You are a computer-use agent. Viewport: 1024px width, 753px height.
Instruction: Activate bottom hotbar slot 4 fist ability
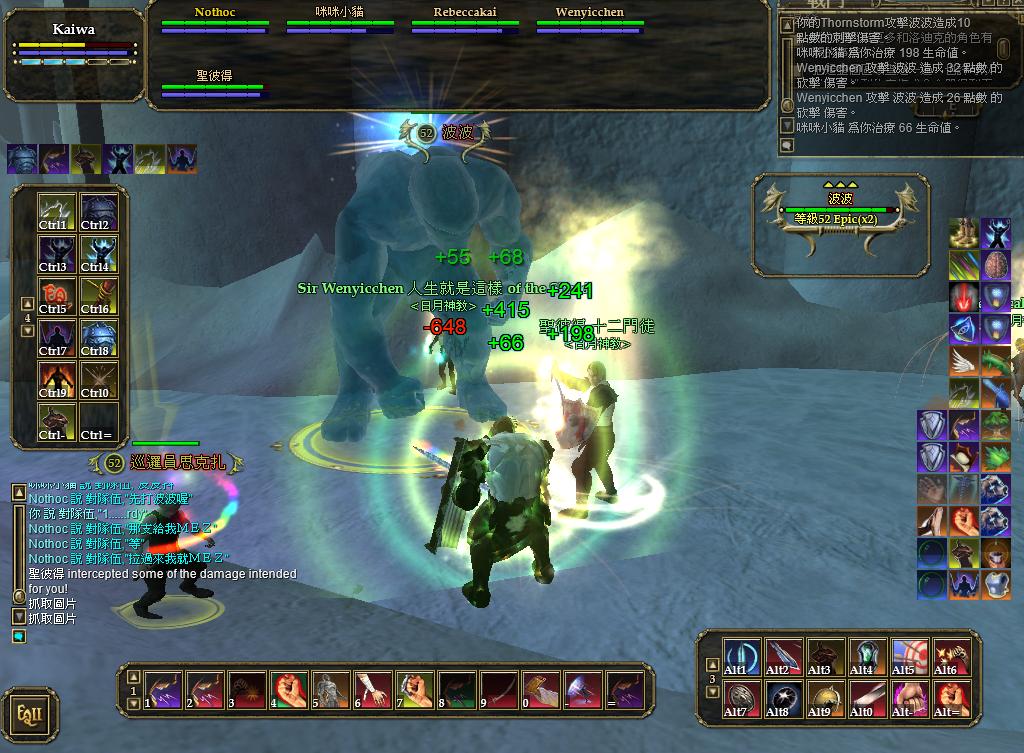[289, 689]
